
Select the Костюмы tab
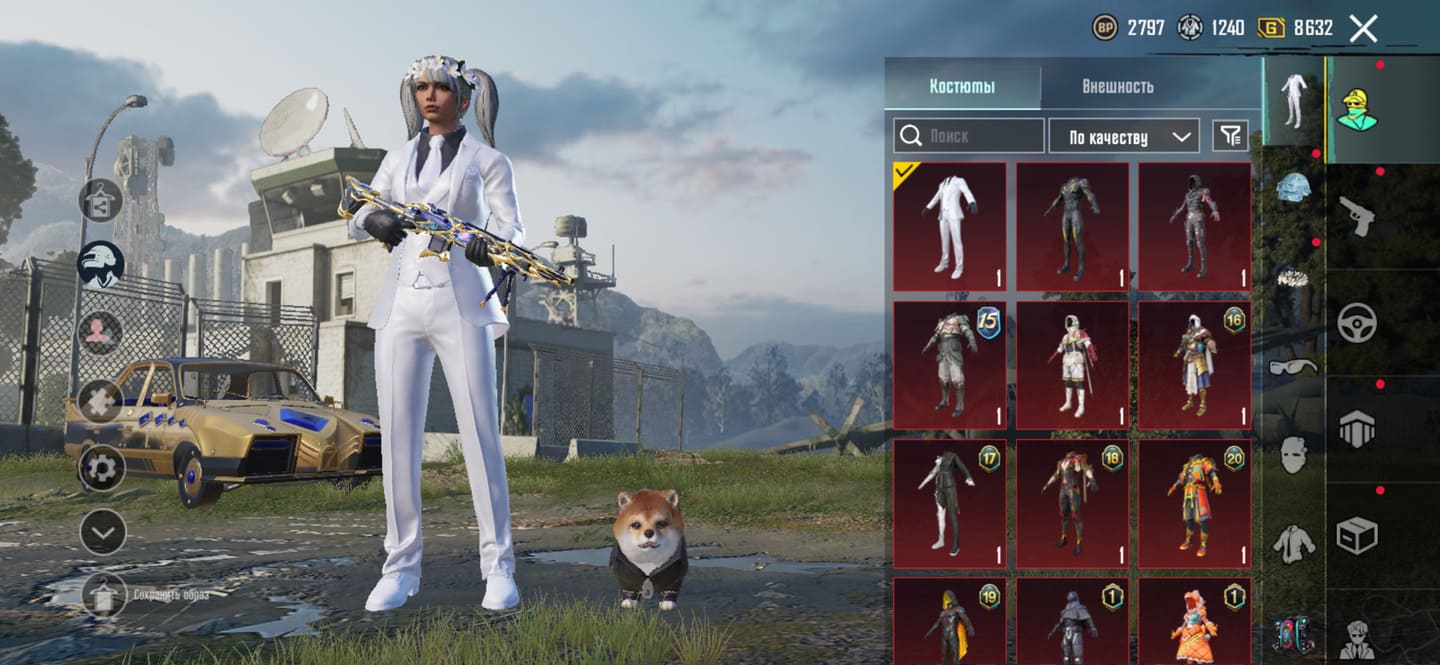click(x=962, y=86)
